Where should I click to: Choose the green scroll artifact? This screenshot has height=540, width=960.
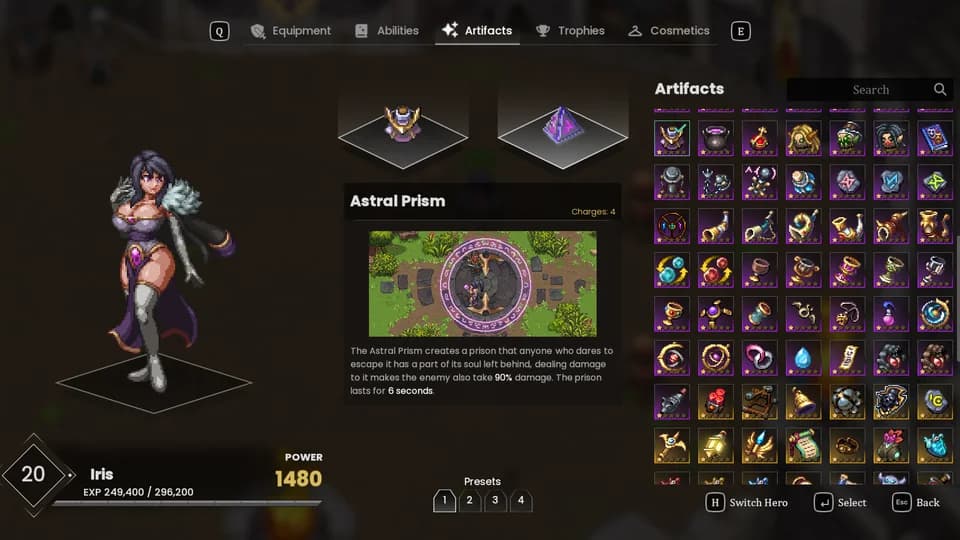[803, 445]
